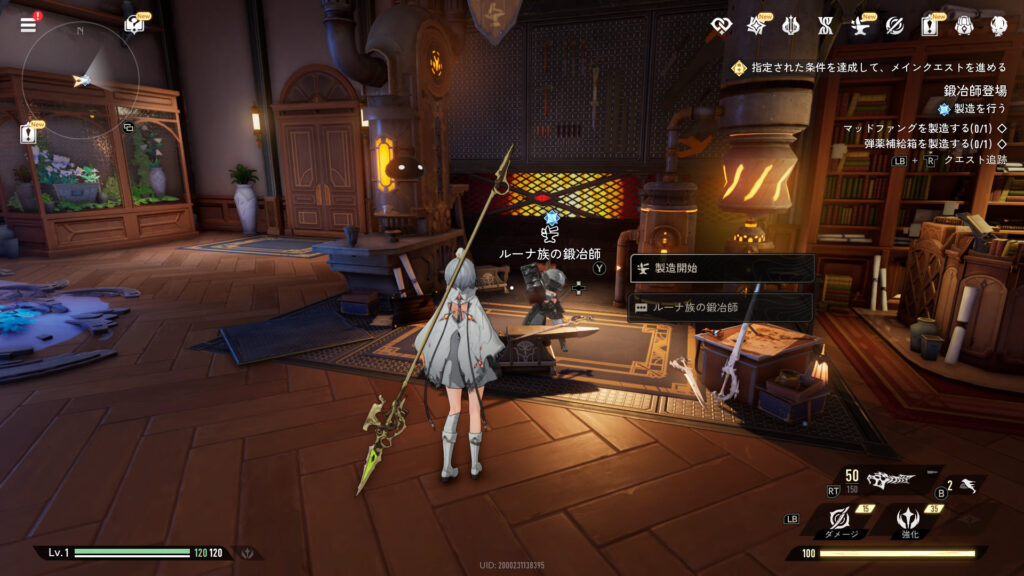1024x576 pixels.
Task: Open the interlocked hearts icon in top bar
Action: 721,25
